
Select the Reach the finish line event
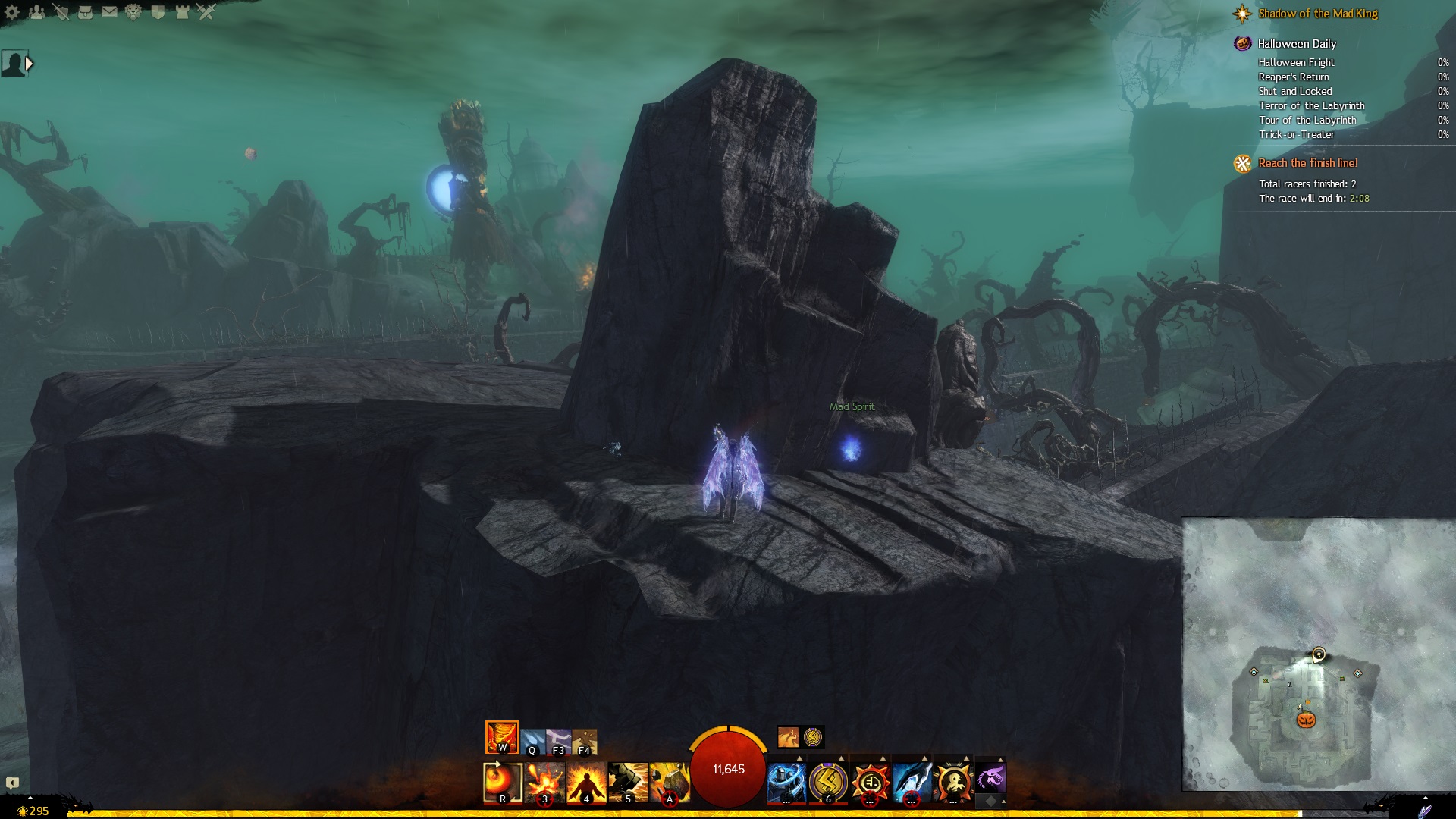click(x=1307, y=163)
